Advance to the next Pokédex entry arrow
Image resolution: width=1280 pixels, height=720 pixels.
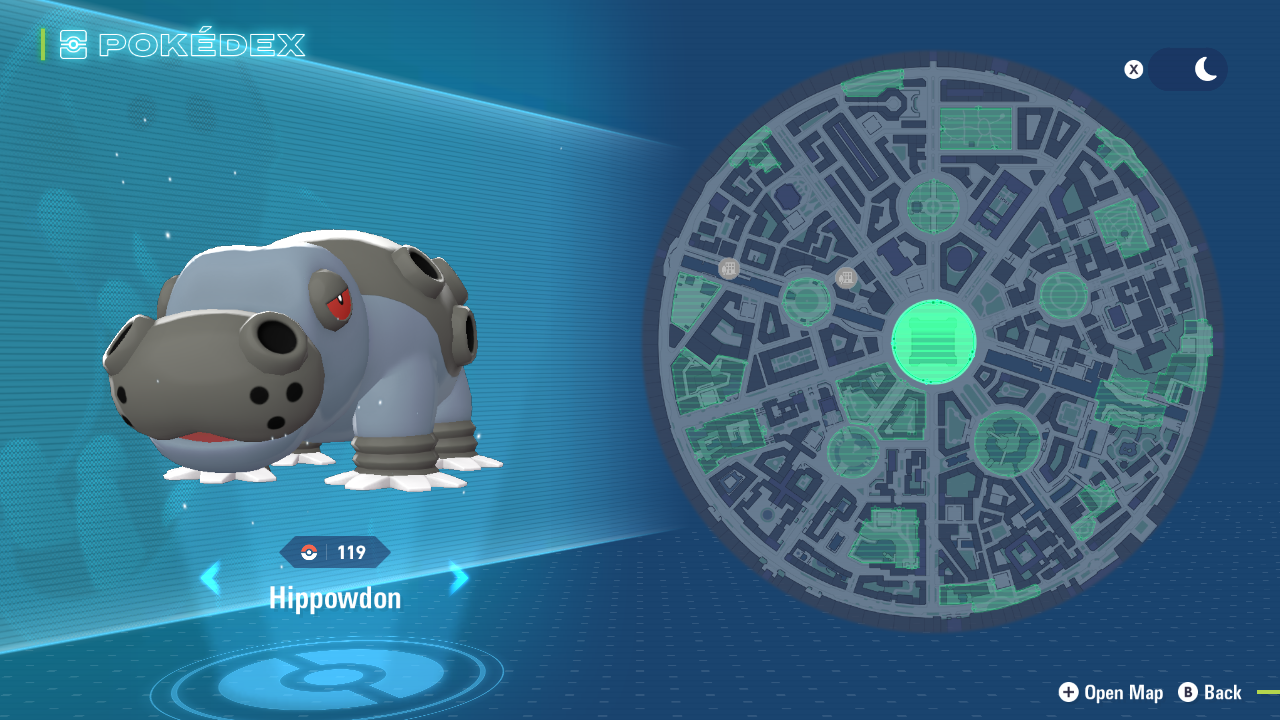(x=458, y=578)
